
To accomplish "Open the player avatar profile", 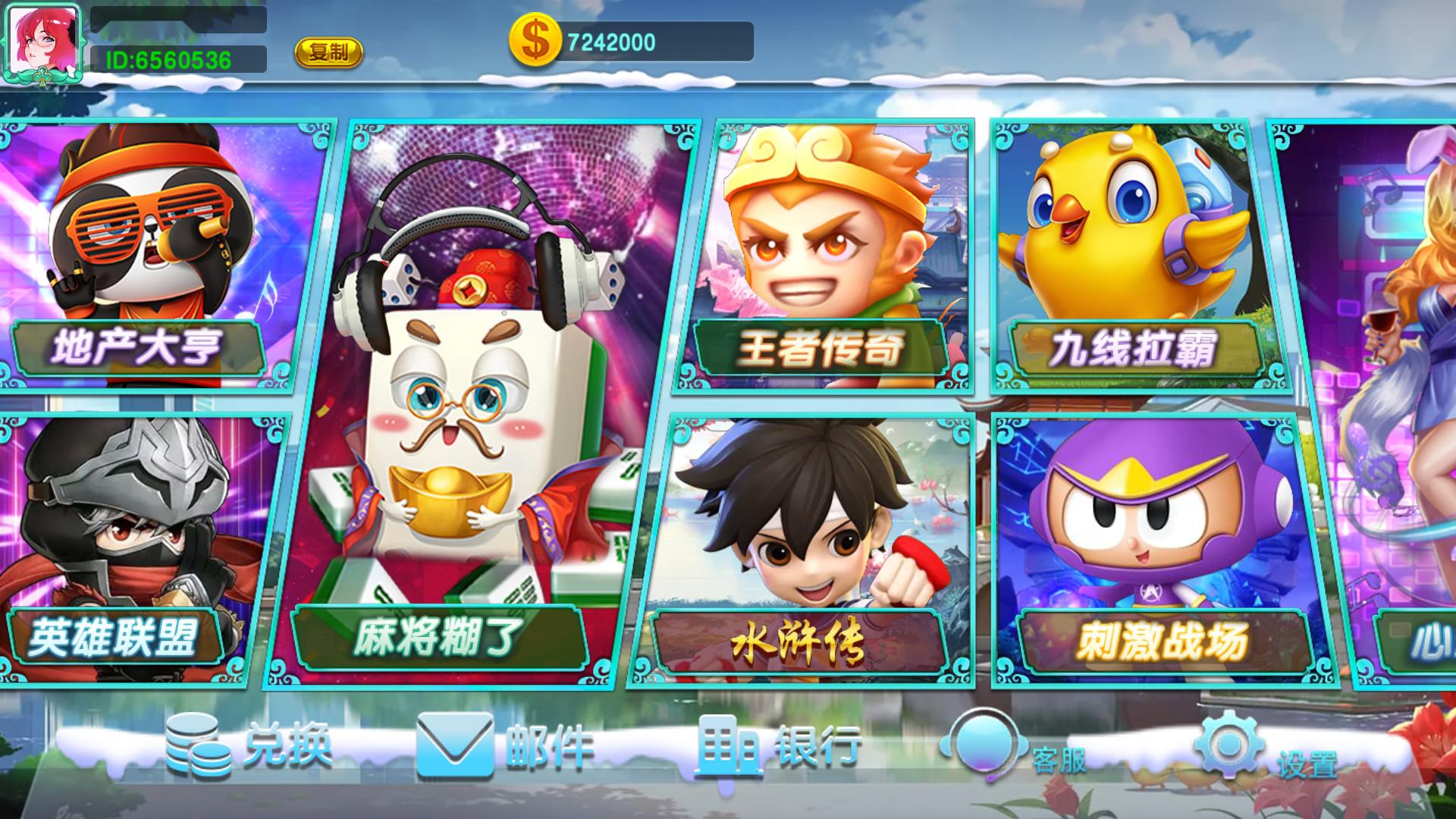I will point(42,42).
